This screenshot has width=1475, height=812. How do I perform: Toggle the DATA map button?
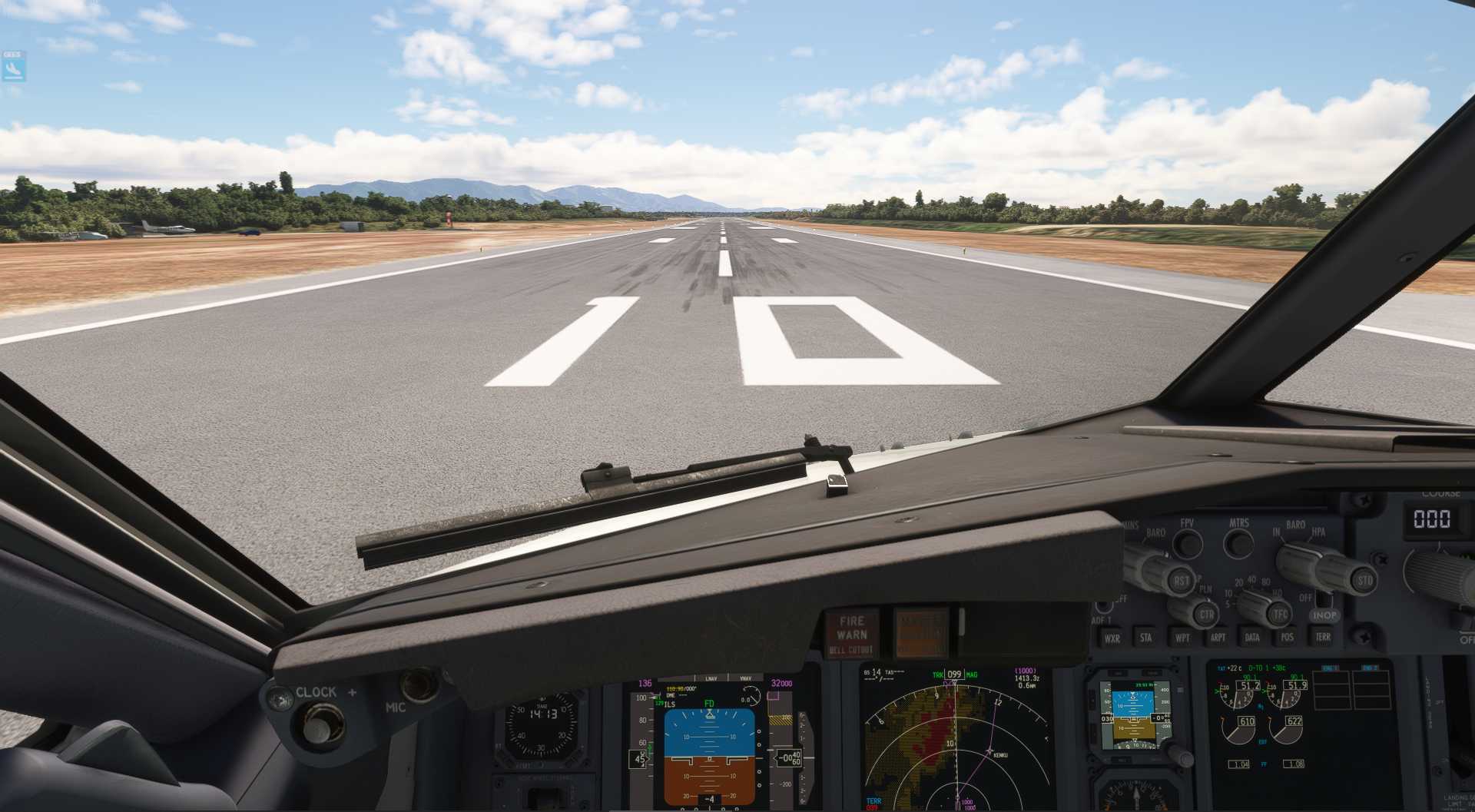pos(1252,636)
